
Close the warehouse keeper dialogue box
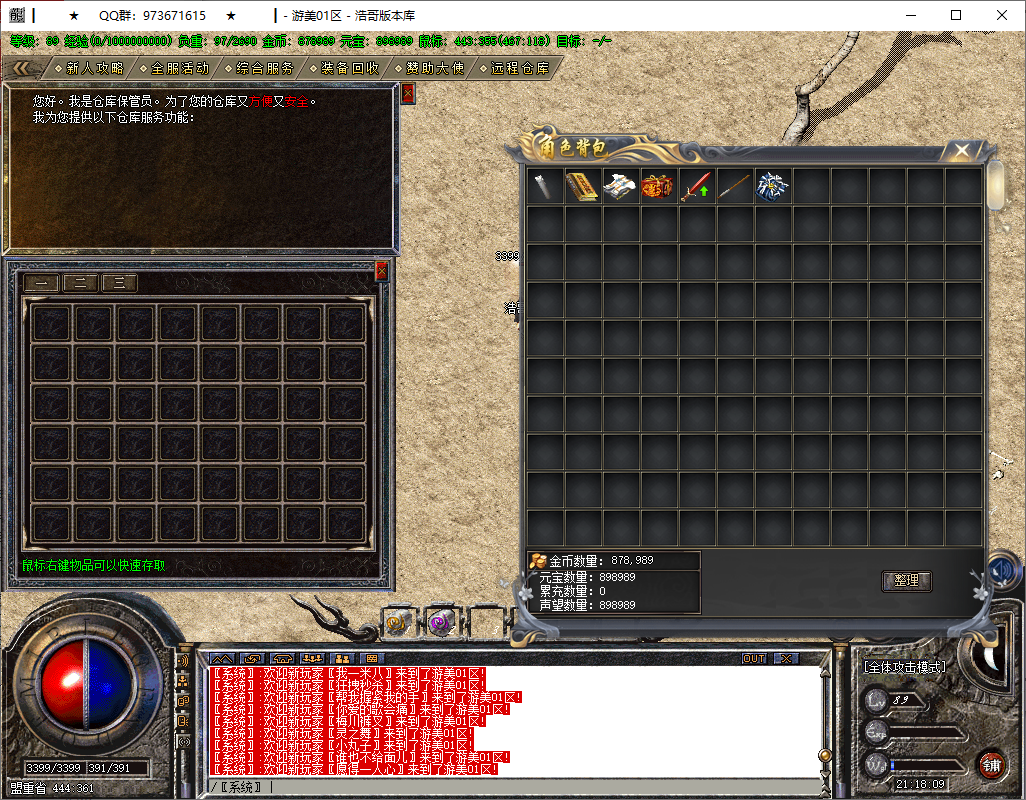coord(407,93)
